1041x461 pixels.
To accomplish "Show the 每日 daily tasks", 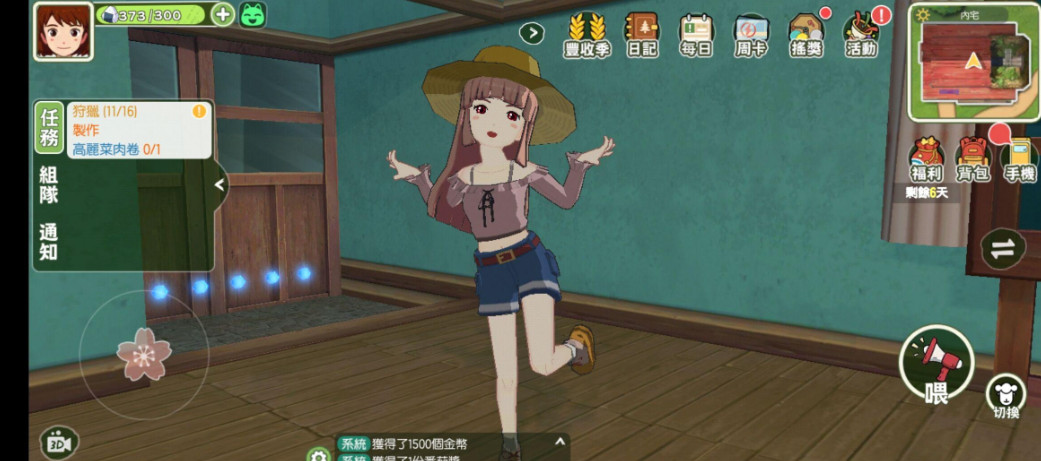I will (x=696, y=35).
